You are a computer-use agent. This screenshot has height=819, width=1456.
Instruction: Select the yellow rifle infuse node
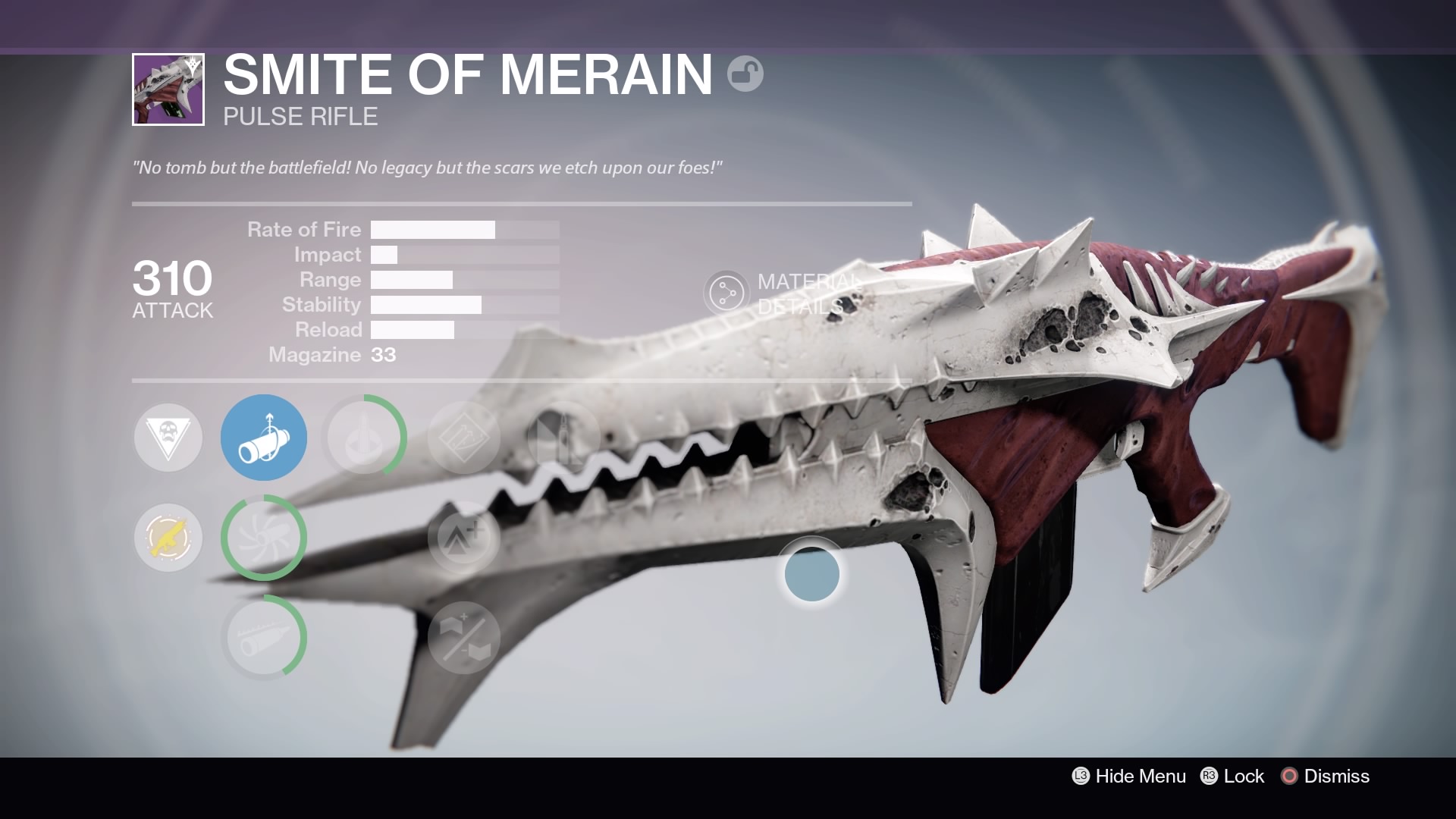168,538
